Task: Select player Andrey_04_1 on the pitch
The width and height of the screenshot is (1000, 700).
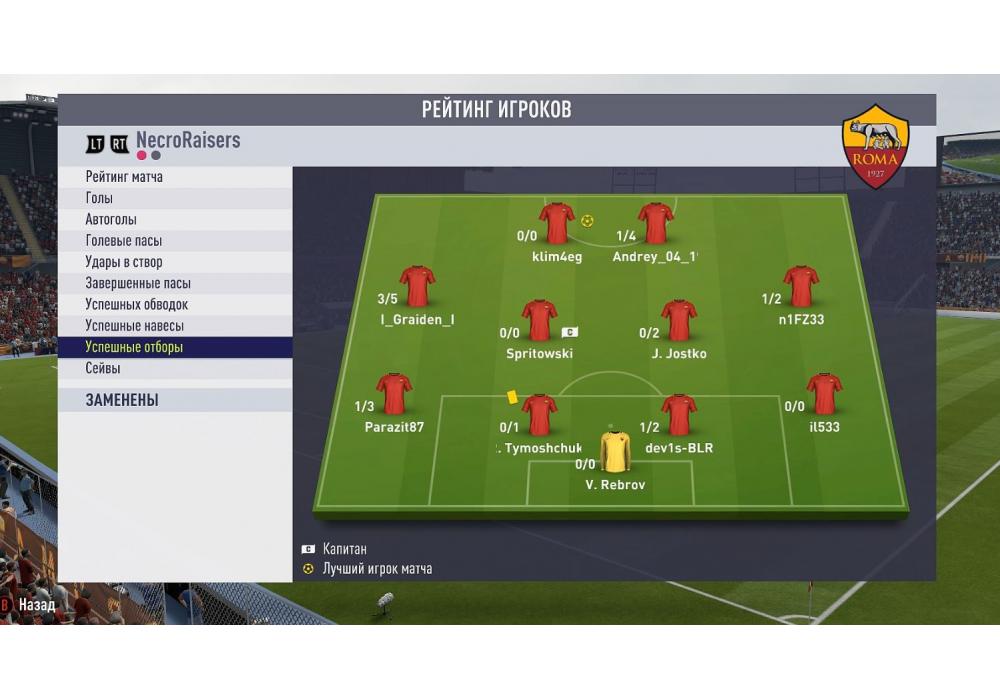Action: click(656, 223)
